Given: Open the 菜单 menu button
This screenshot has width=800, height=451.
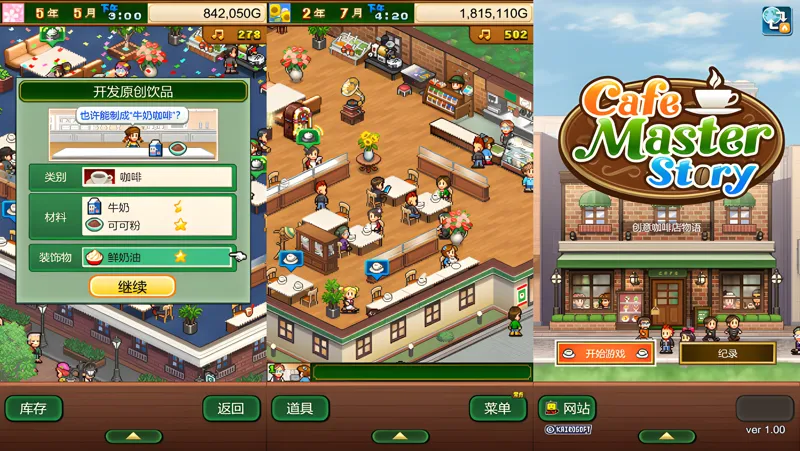Looking at the screenshot, I should pos(497,408).
